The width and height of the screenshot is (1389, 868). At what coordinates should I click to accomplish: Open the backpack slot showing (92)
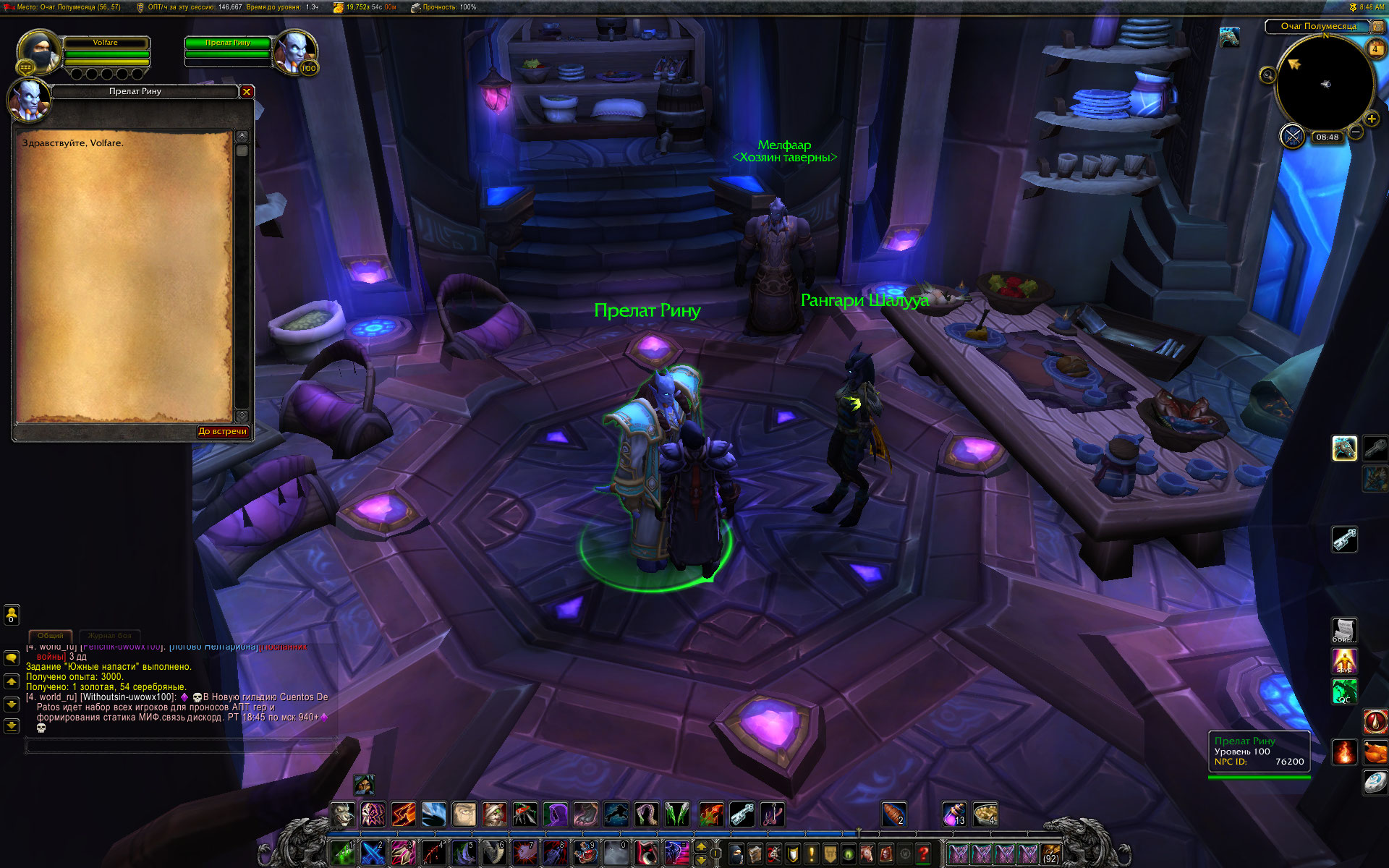pos(1050,854)
